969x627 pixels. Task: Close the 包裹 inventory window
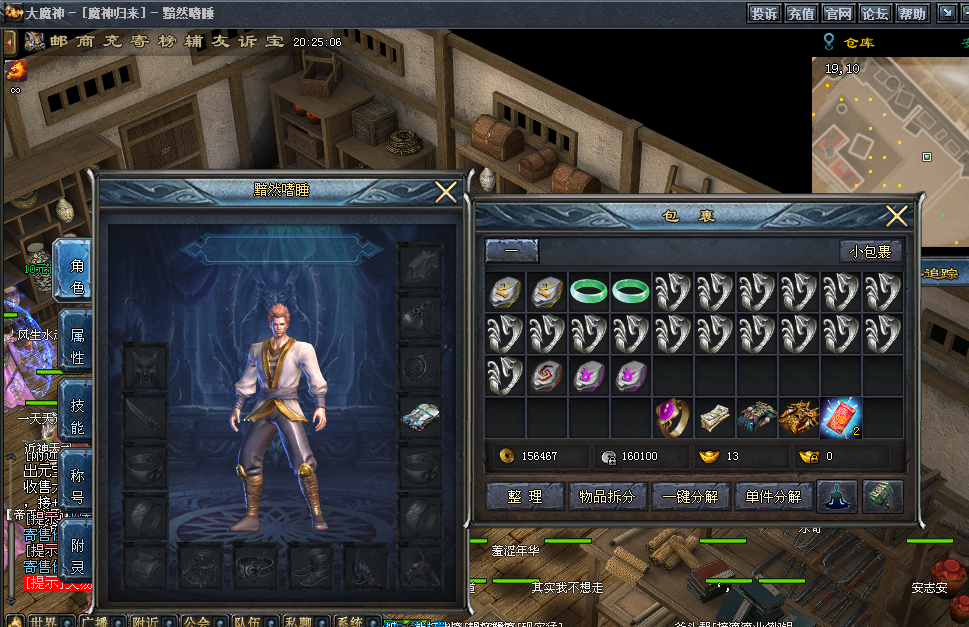[897, 216]
